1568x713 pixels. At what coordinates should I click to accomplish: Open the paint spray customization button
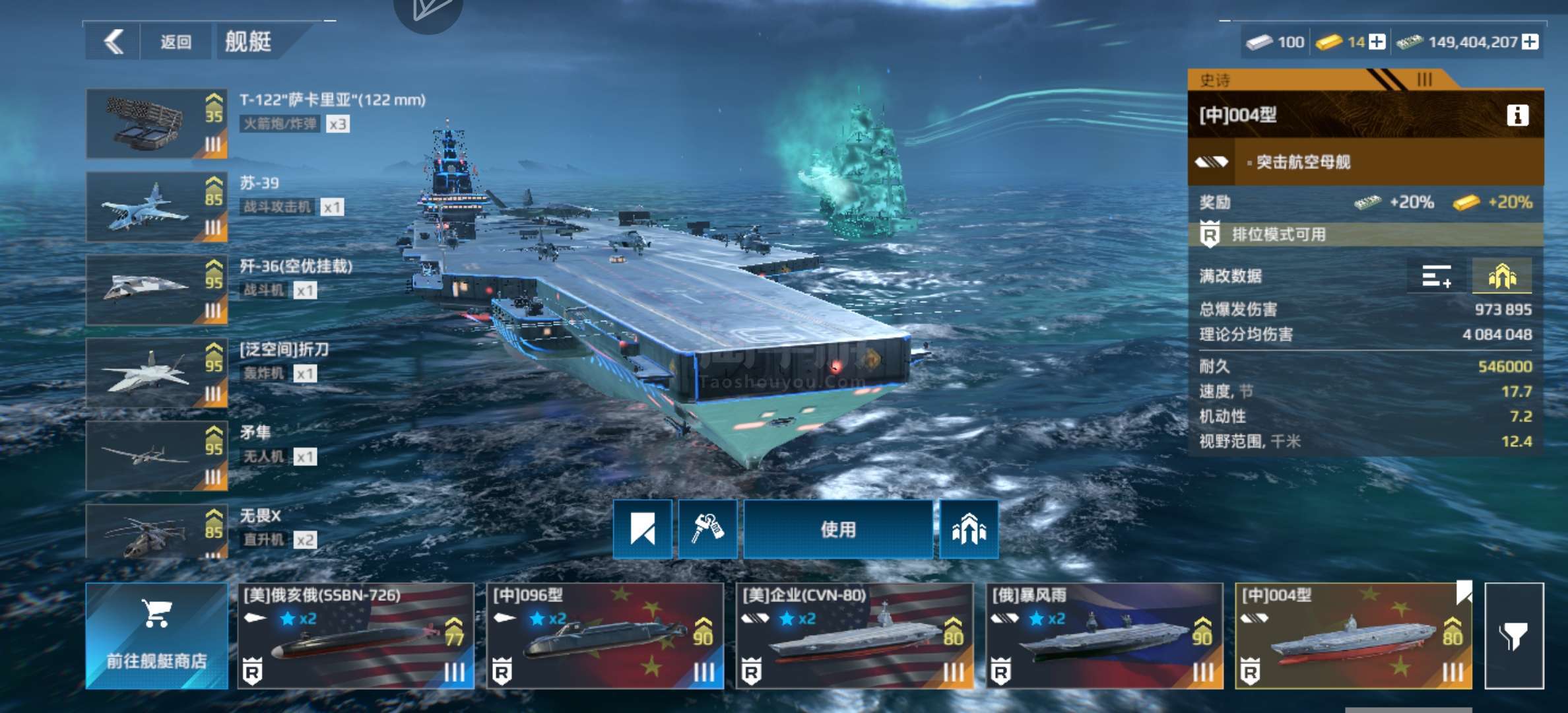(707, 529)
